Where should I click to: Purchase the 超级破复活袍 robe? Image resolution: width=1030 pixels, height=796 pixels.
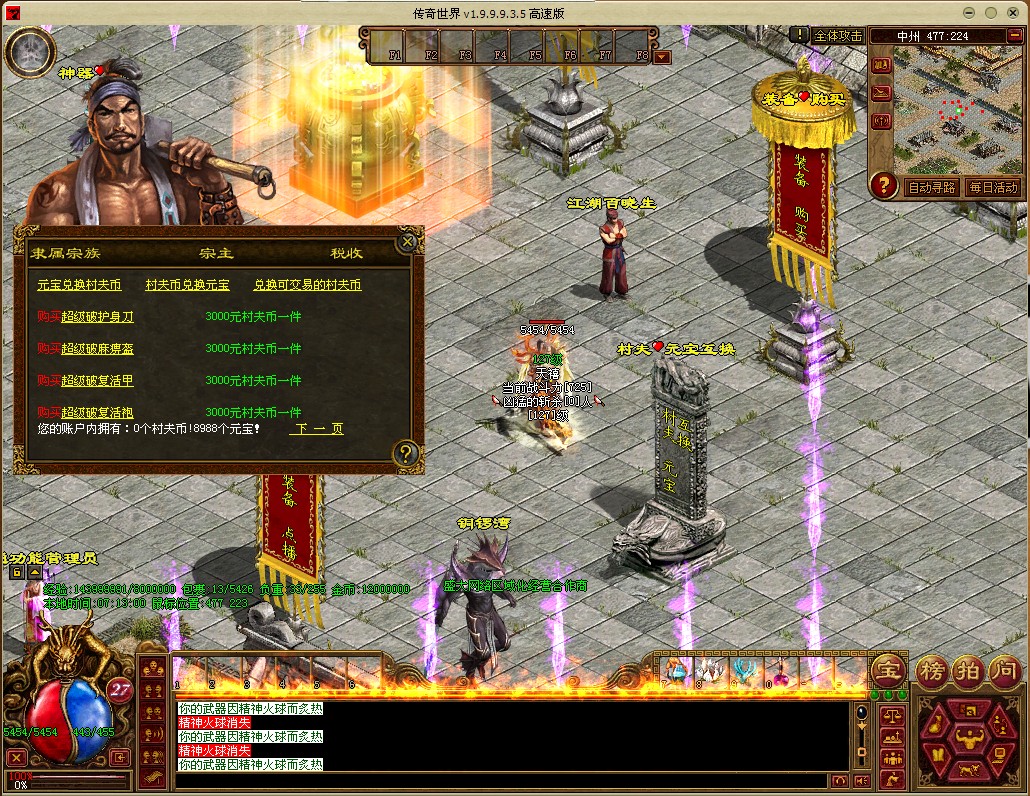click(97, 412)
